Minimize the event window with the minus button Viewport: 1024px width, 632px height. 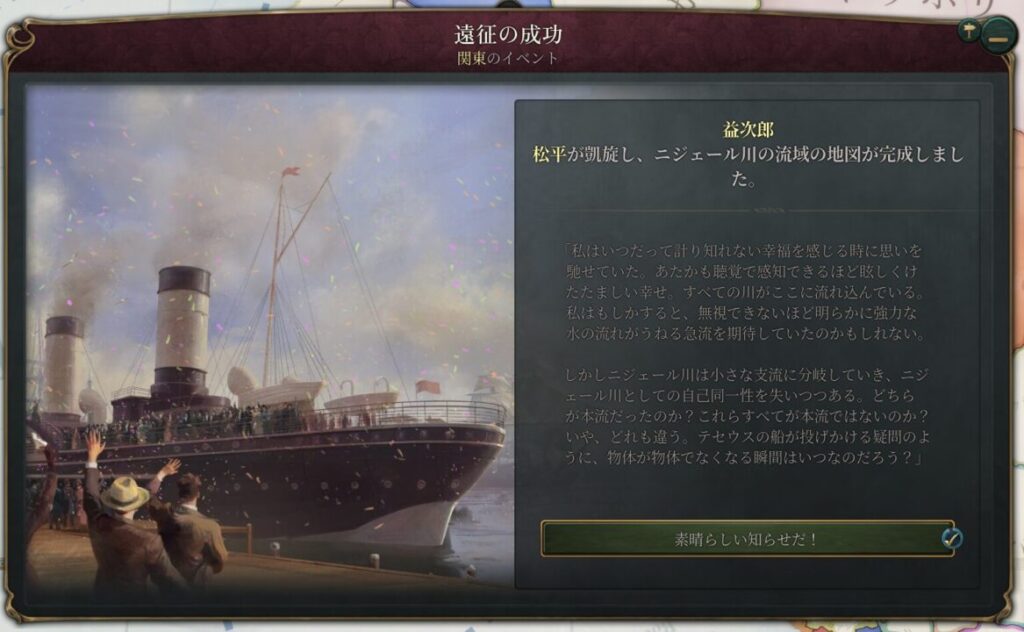point(997,36)
